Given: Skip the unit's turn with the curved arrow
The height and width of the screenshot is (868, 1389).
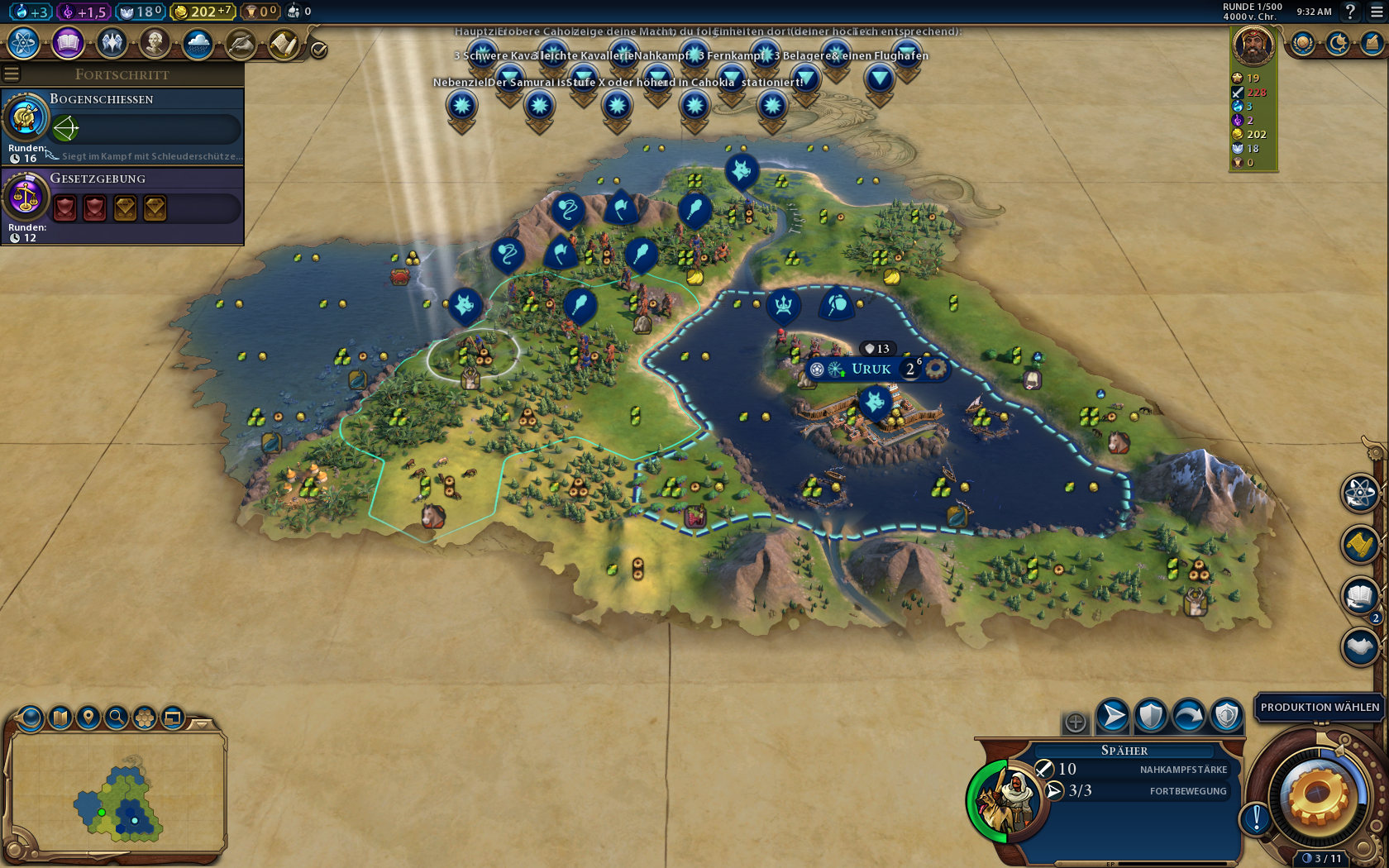Looking at the screenshot, I should [x=1189, y=716].
